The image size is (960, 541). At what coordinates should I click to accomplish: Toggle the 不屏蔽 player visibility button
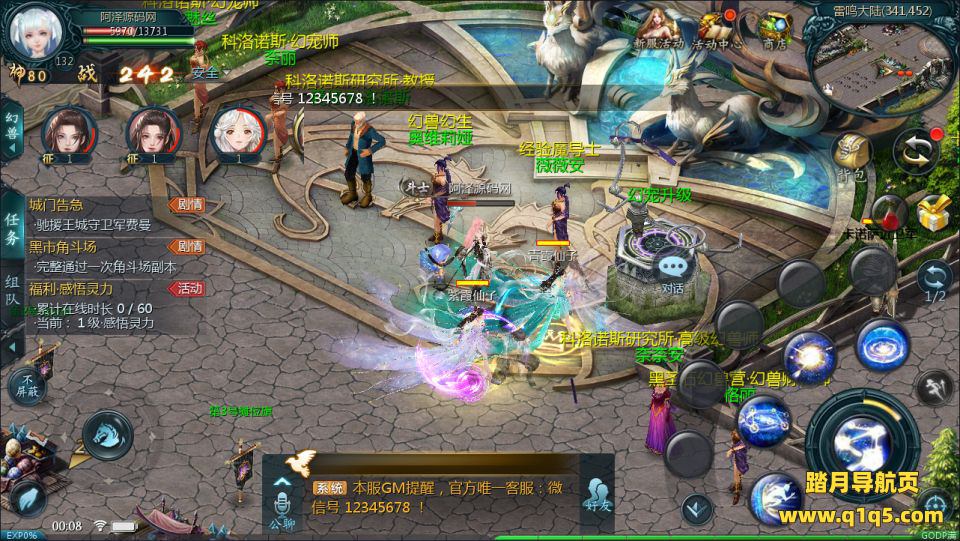pyautogui.click(x=28, y=384)
